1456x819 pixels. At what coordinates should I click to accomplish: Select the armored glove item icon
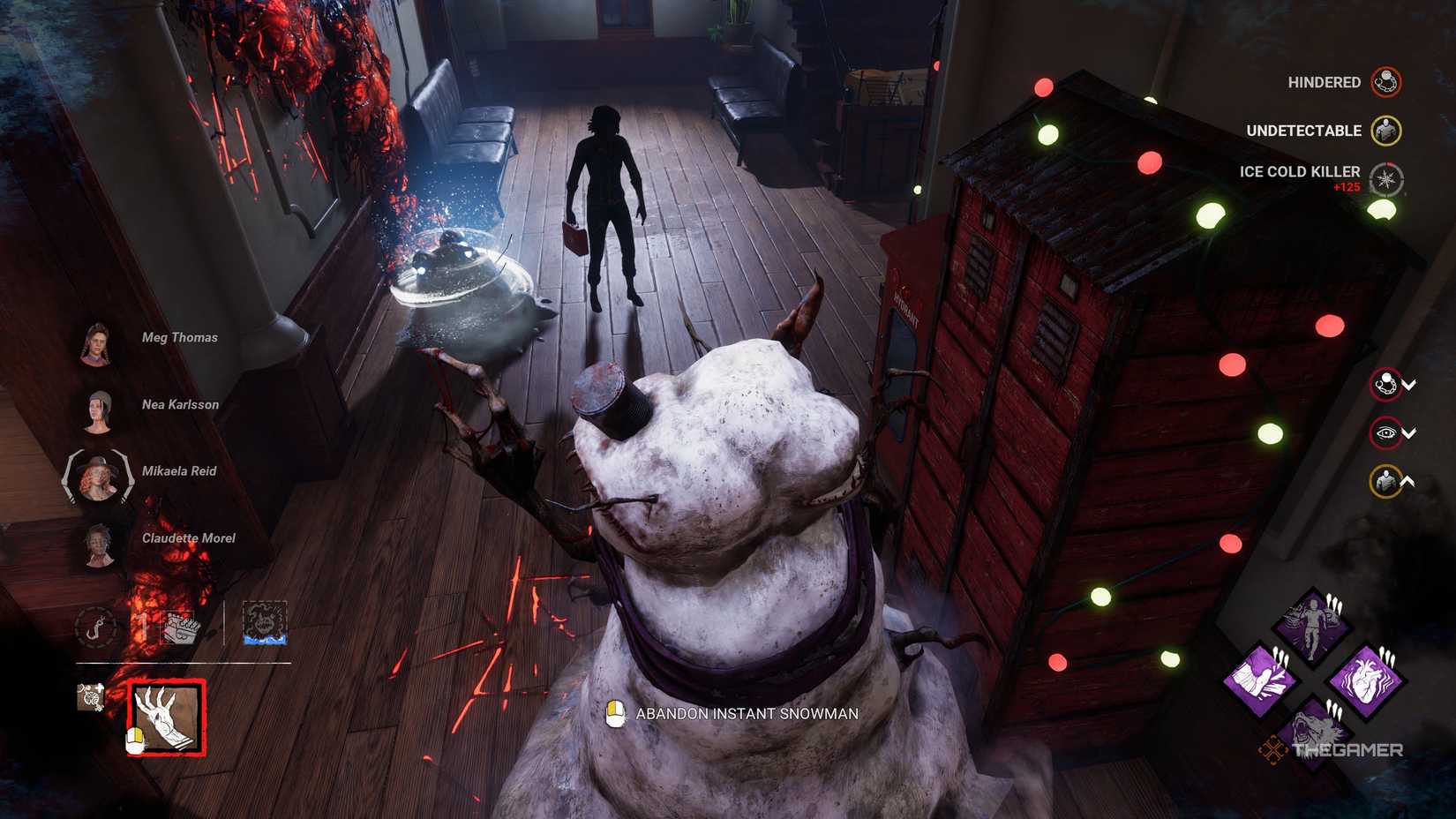[x=181, y=627]
